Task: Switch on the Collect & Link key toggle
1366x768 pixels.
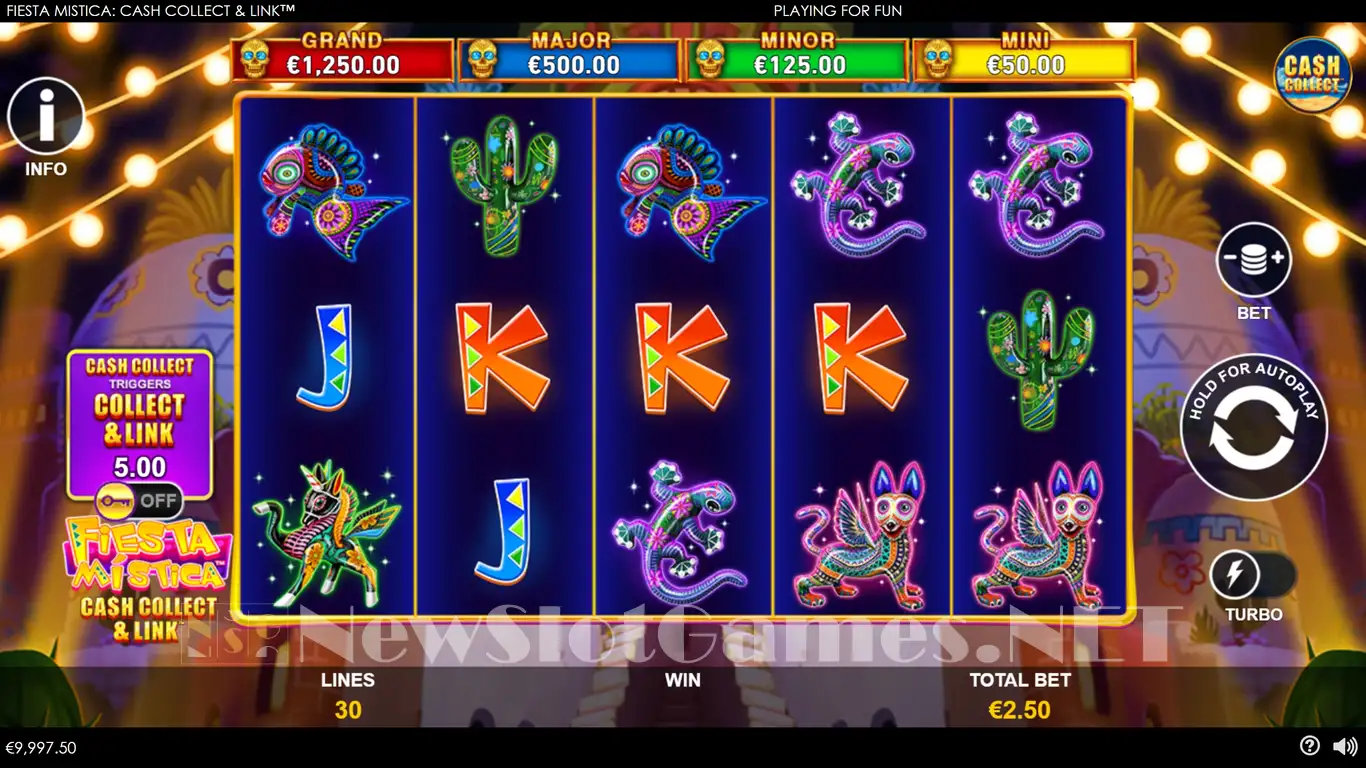Action: [x=139, y=500]
